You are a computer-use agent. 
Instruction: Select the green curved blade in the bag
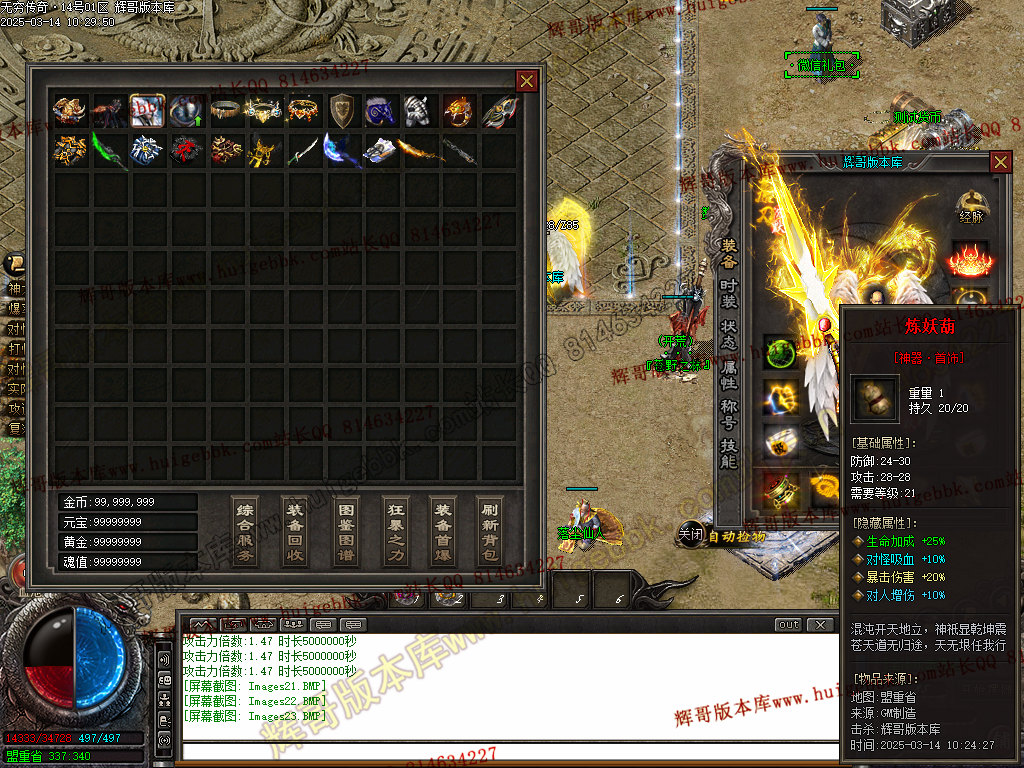tap(108, 150)
